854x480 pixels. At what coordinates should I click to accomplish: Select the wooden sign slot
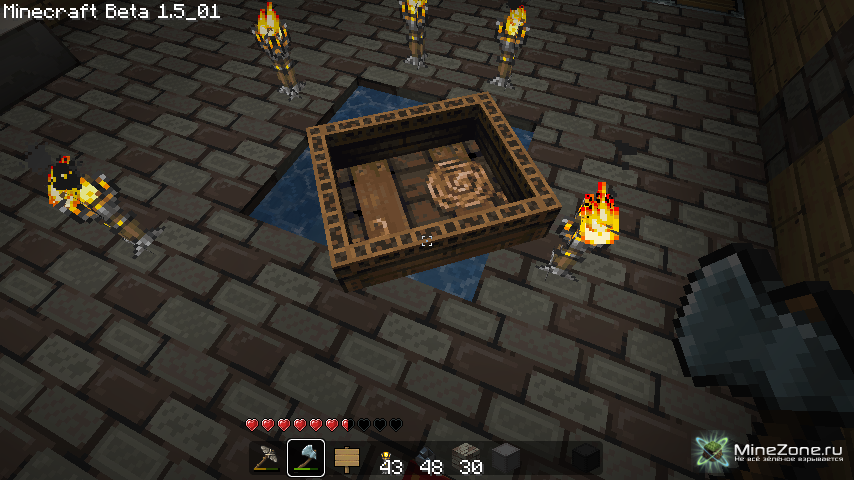346,458
